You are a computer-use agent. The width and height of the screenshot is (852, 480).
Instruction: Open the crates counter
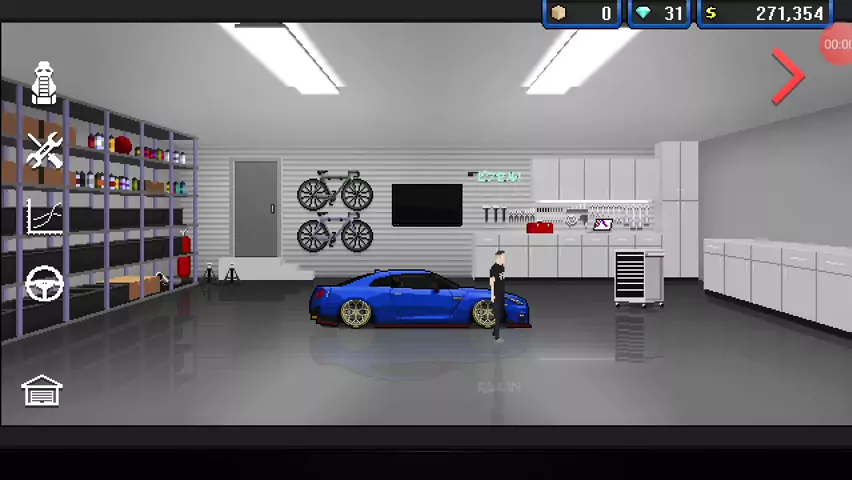click(582, 14)
